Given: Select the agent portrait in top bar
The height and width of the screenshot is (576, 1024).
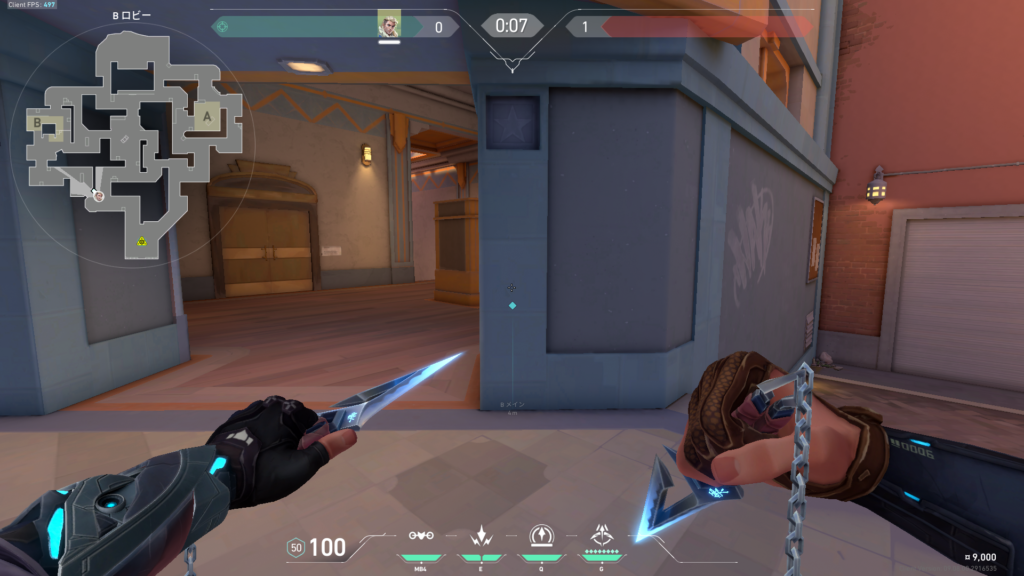Looking at the screenshot, I should pos(389,25).
